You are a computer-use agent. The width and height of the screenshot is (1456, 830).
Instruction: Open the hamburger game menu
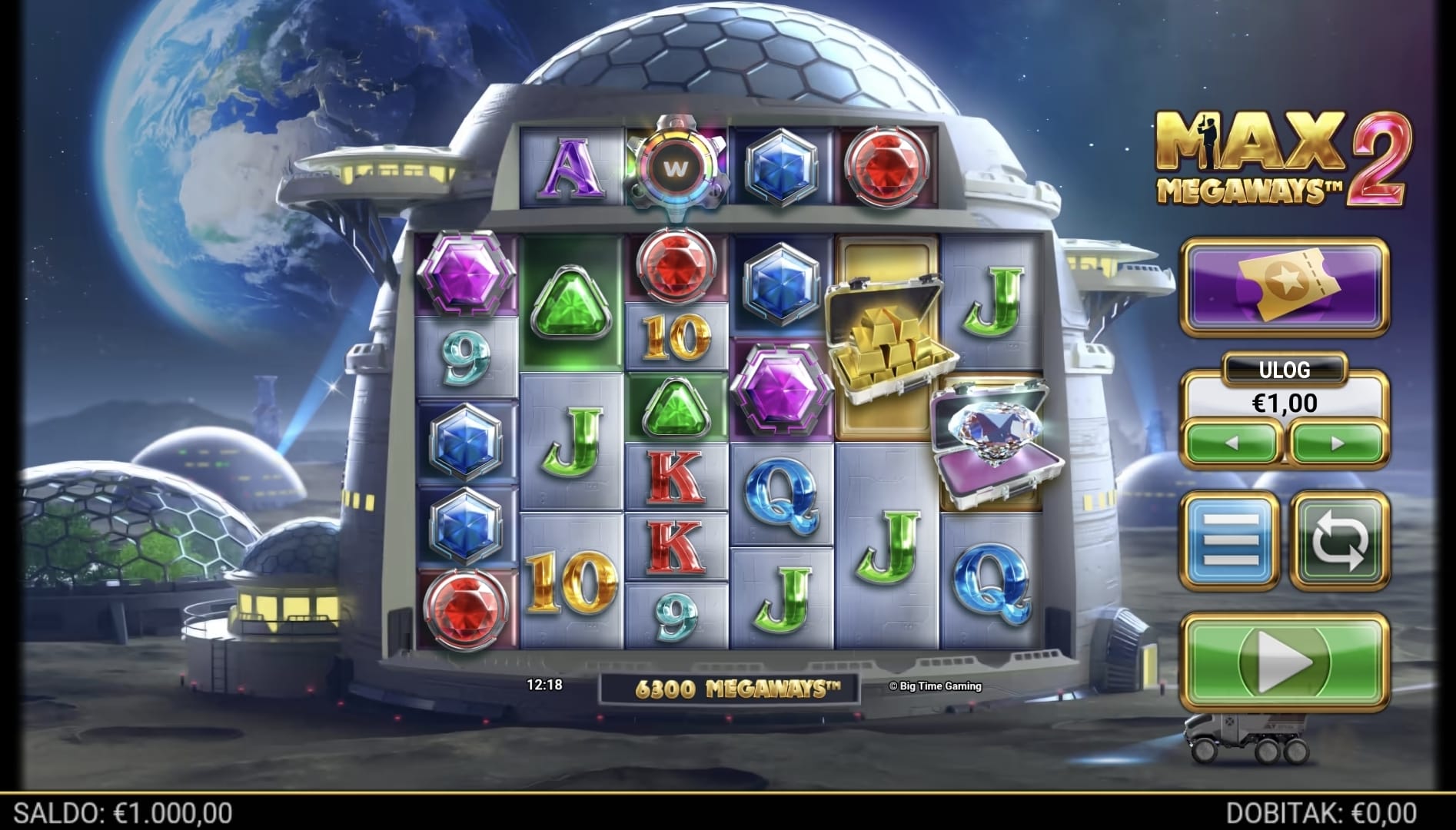1232,540
